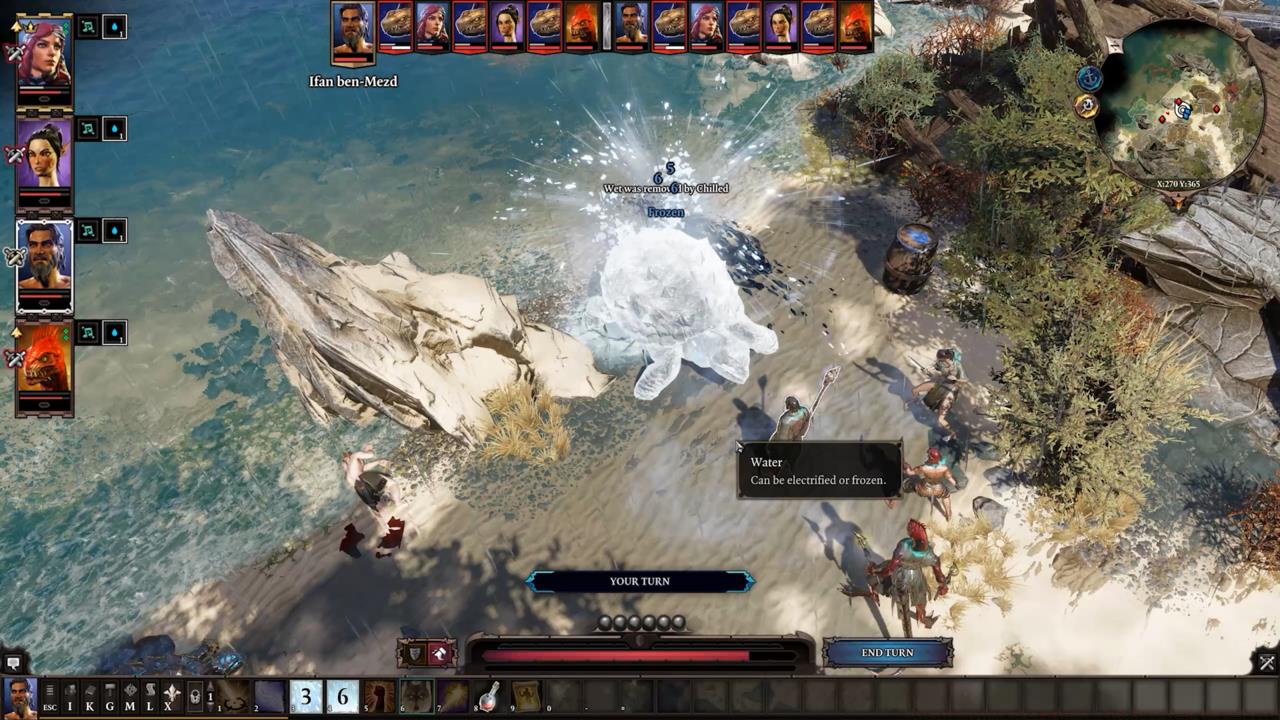Use the scroll in hotbar slot 9
Viewport: 1280px width, 720px height.
pos(527,696)
